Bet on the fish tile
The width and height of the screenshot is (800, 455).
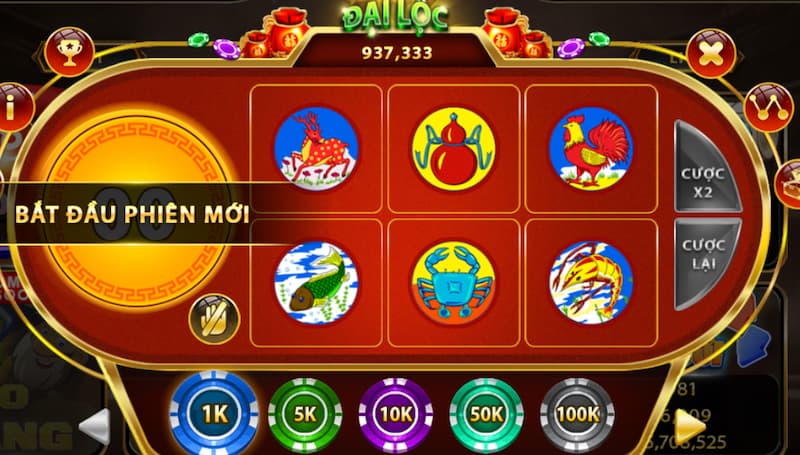[316, 283]
